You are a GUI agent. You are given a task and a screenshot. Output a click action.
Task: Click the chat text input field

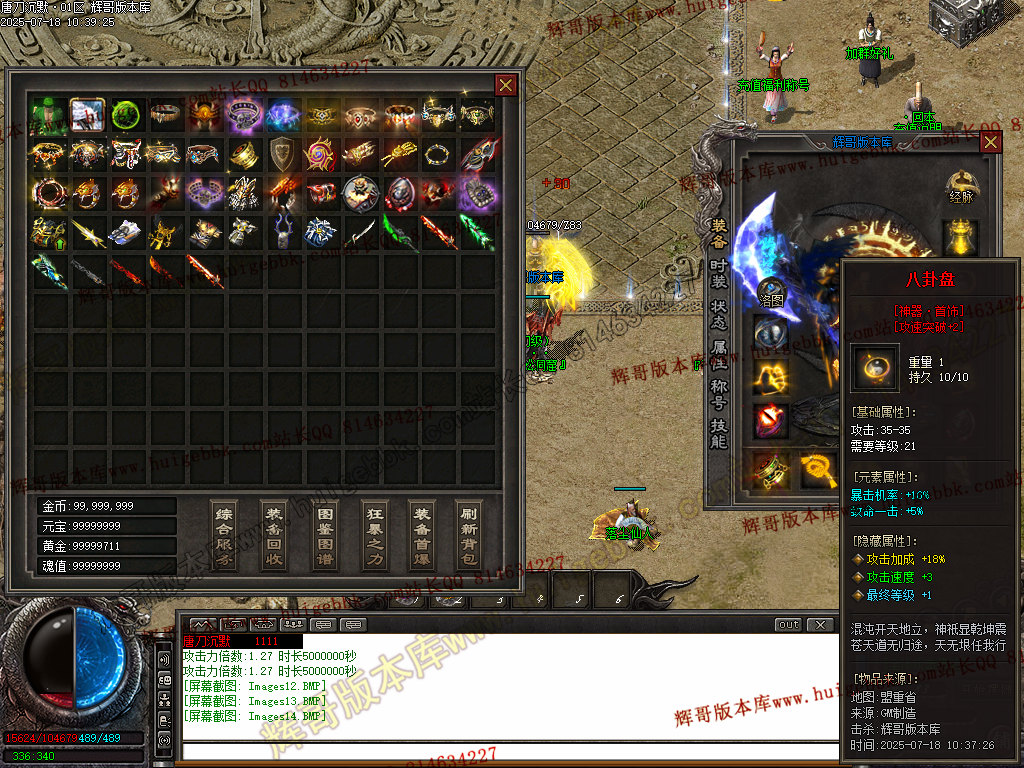tap(510, 752)
